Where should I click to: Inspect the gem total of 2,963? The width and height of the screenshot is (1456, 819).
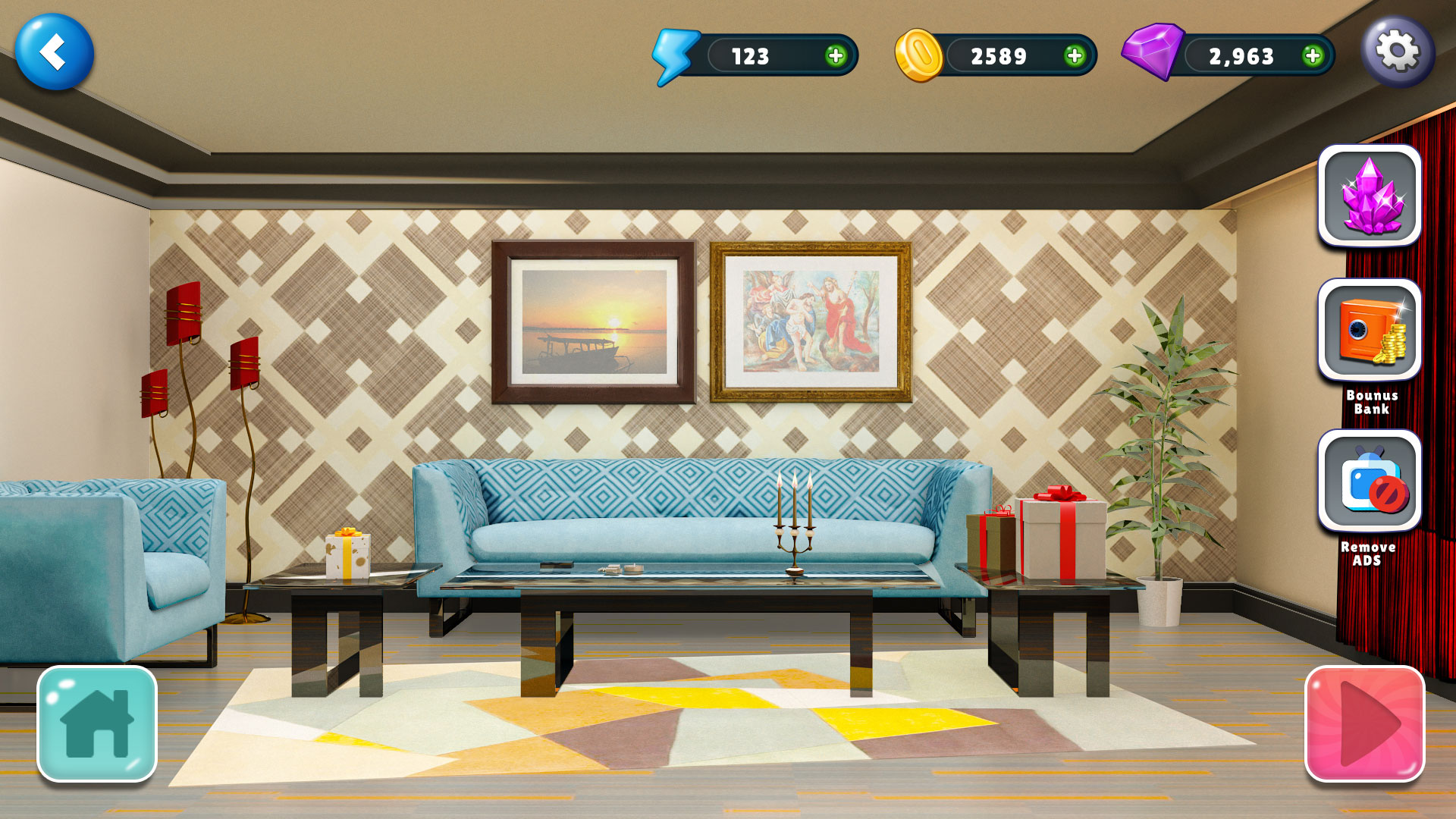[1241, 56]
